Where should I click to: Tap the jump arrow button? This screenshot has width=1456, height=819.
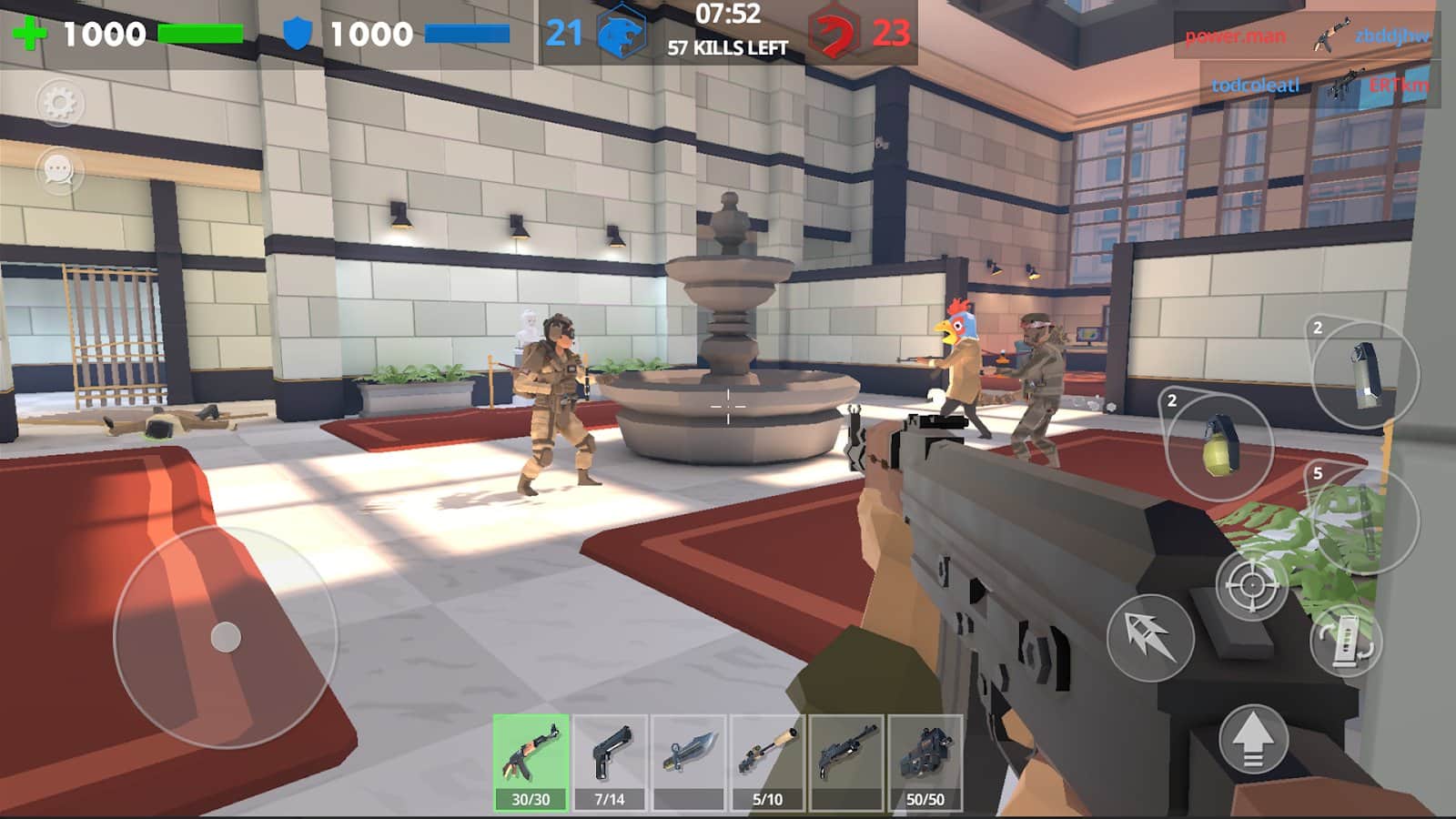1253,738
